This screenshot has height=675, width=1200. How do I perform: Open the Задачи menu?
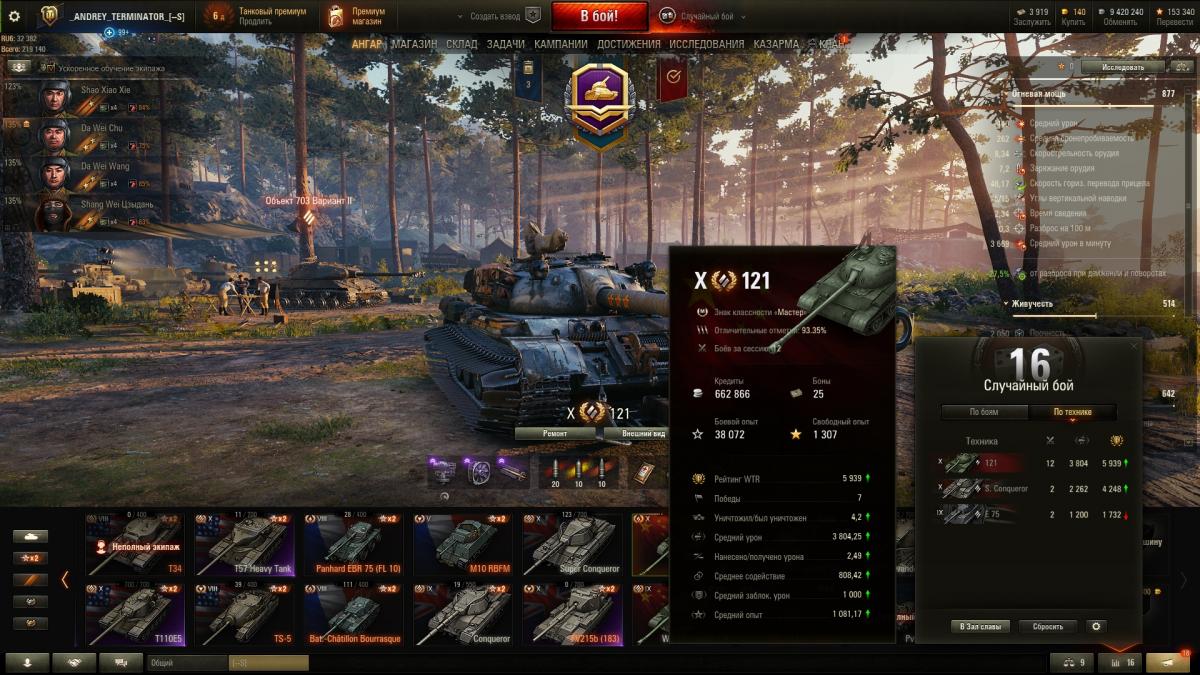pos(507,45)
